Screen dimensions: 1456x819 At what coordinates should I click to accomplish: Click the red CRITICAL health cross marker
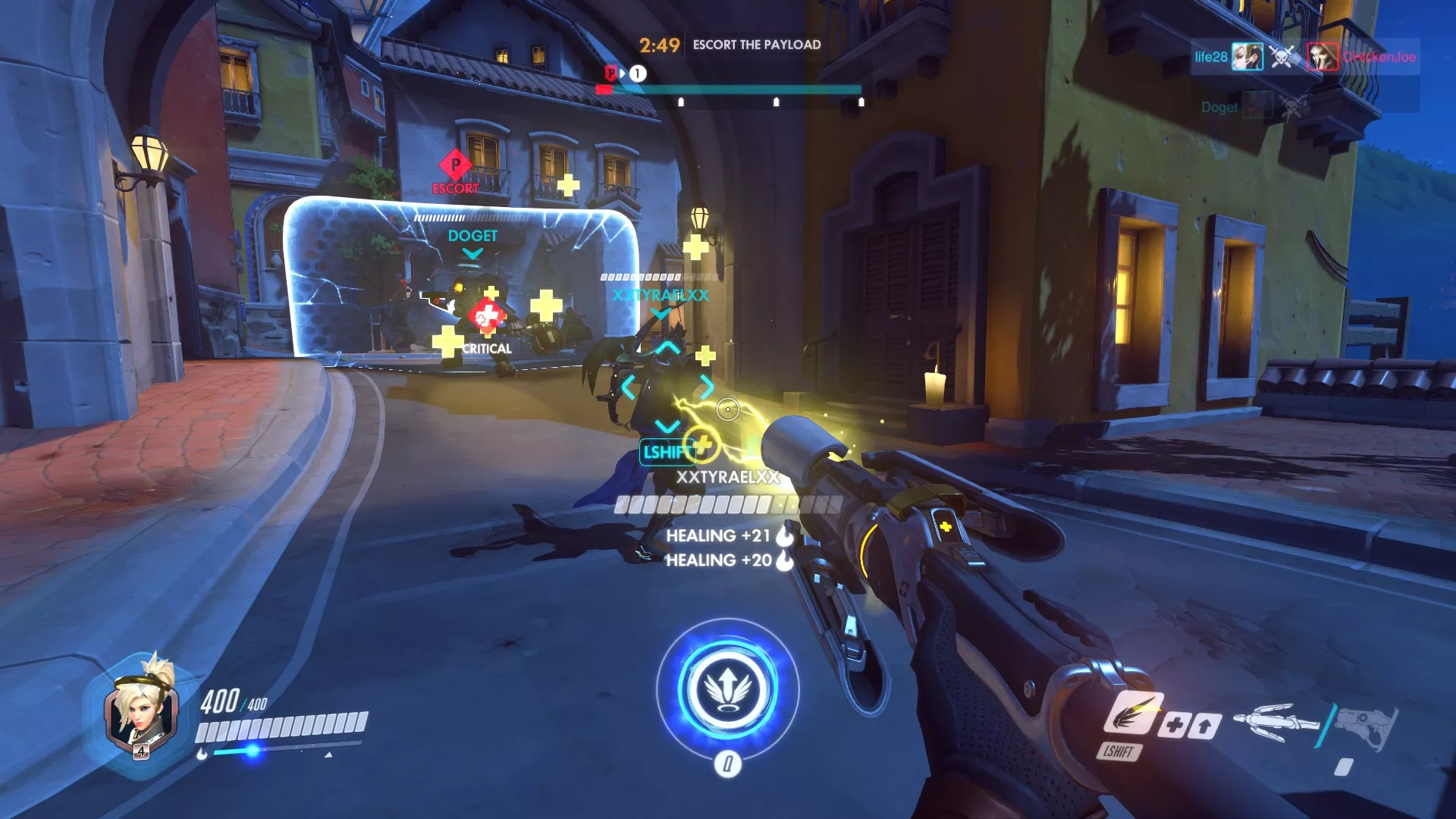coord(487,314)
